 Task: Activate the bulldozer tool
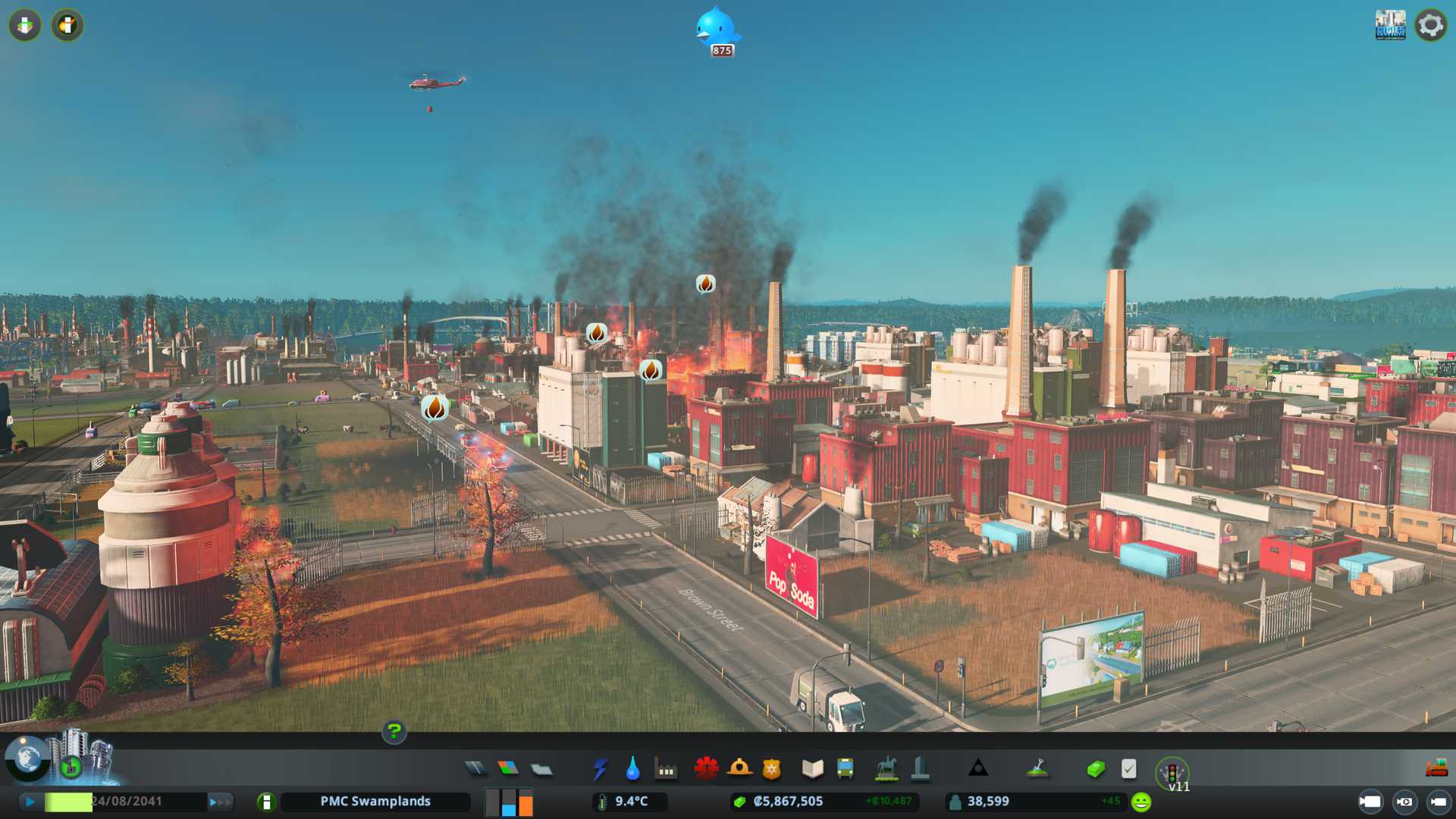(x=1436, y=769)
